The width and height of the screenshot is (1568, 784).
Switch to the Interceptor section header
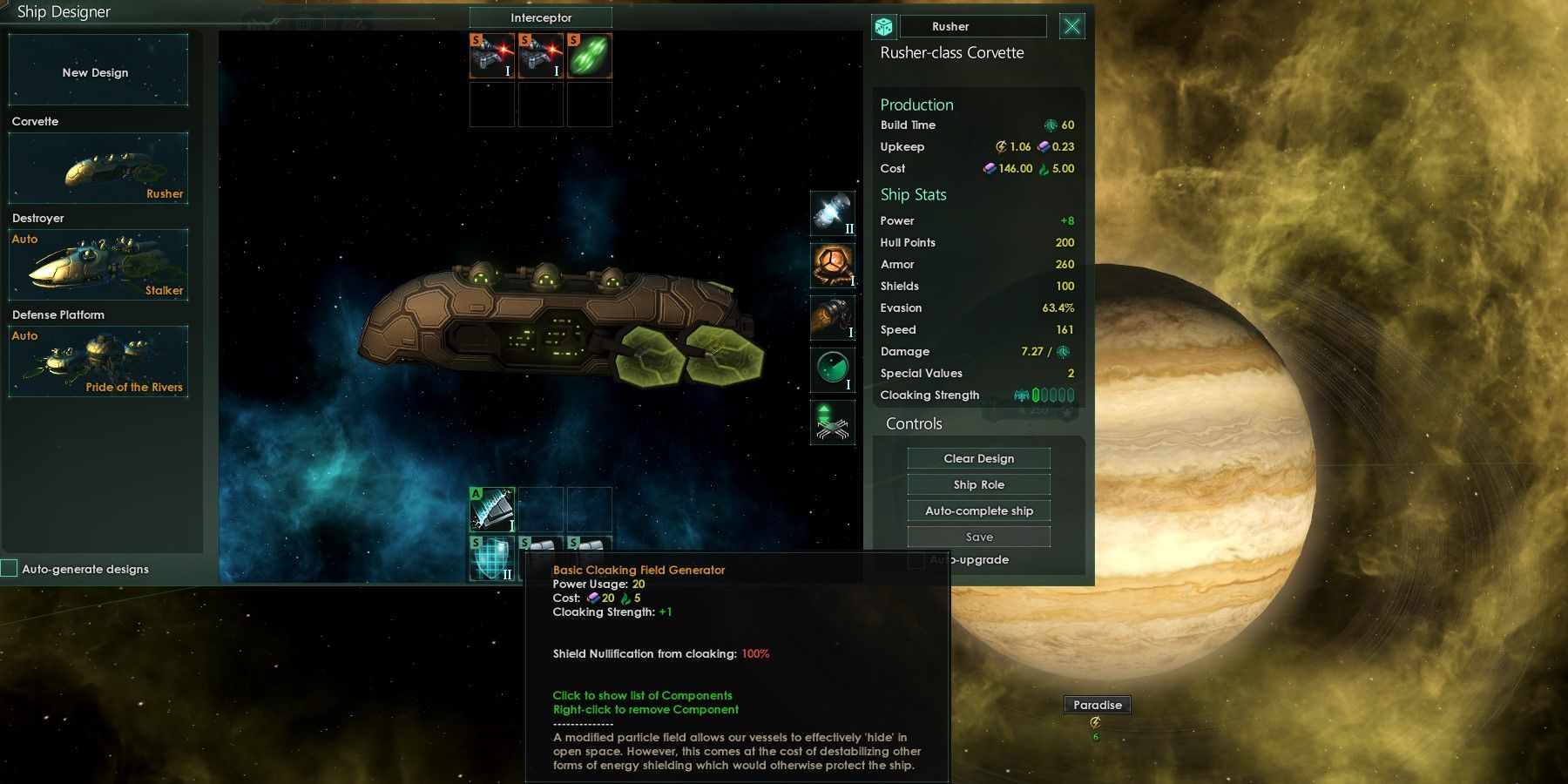coord(540,17)
